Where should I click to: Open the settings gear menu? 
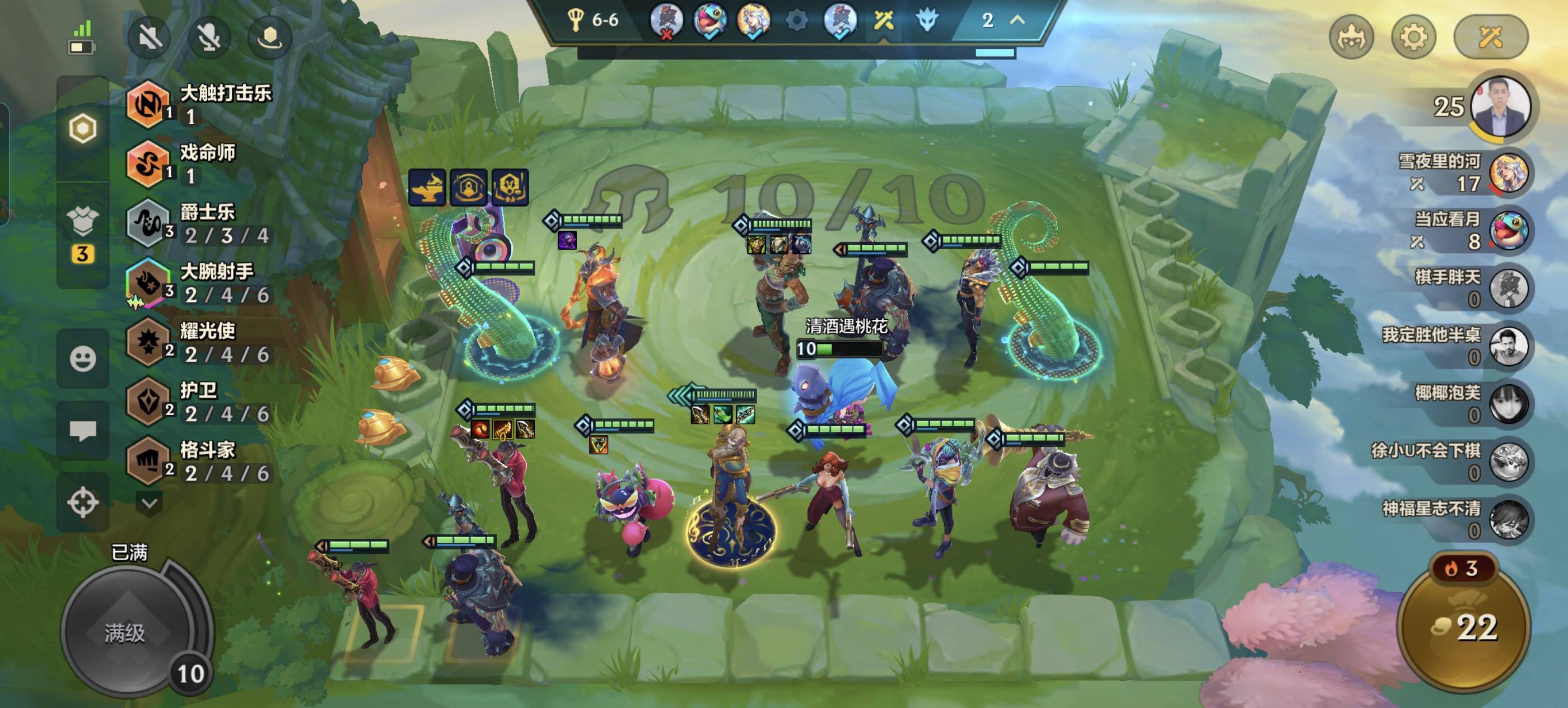click(x=1413, y=38)
